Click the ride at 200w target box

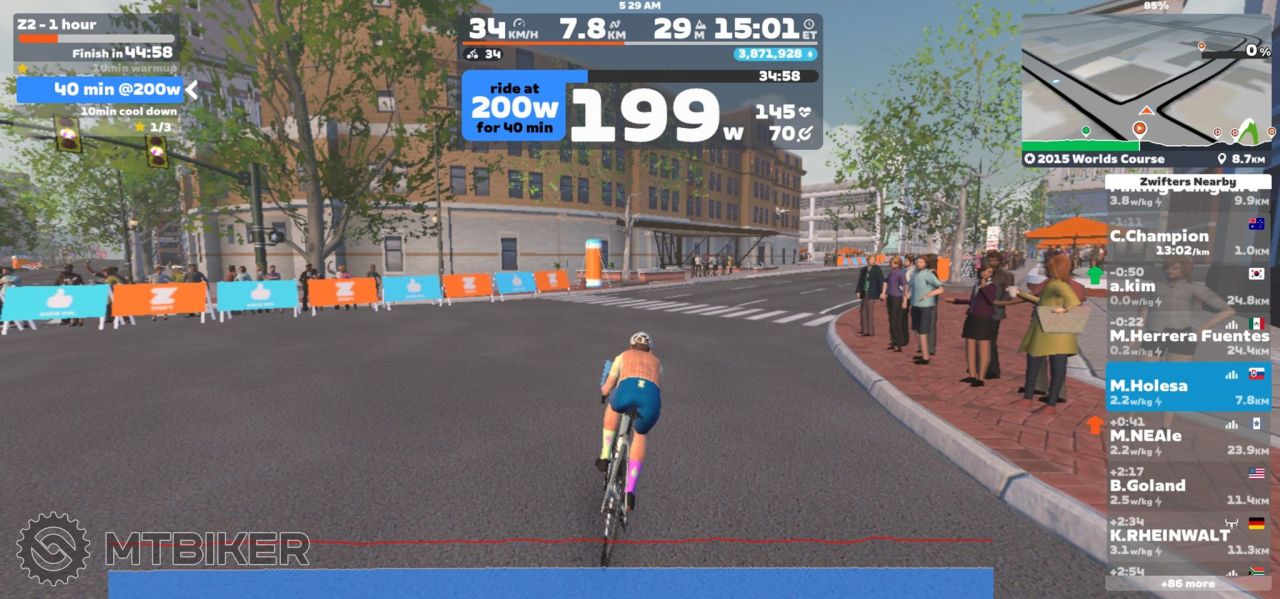click(513, 107)
